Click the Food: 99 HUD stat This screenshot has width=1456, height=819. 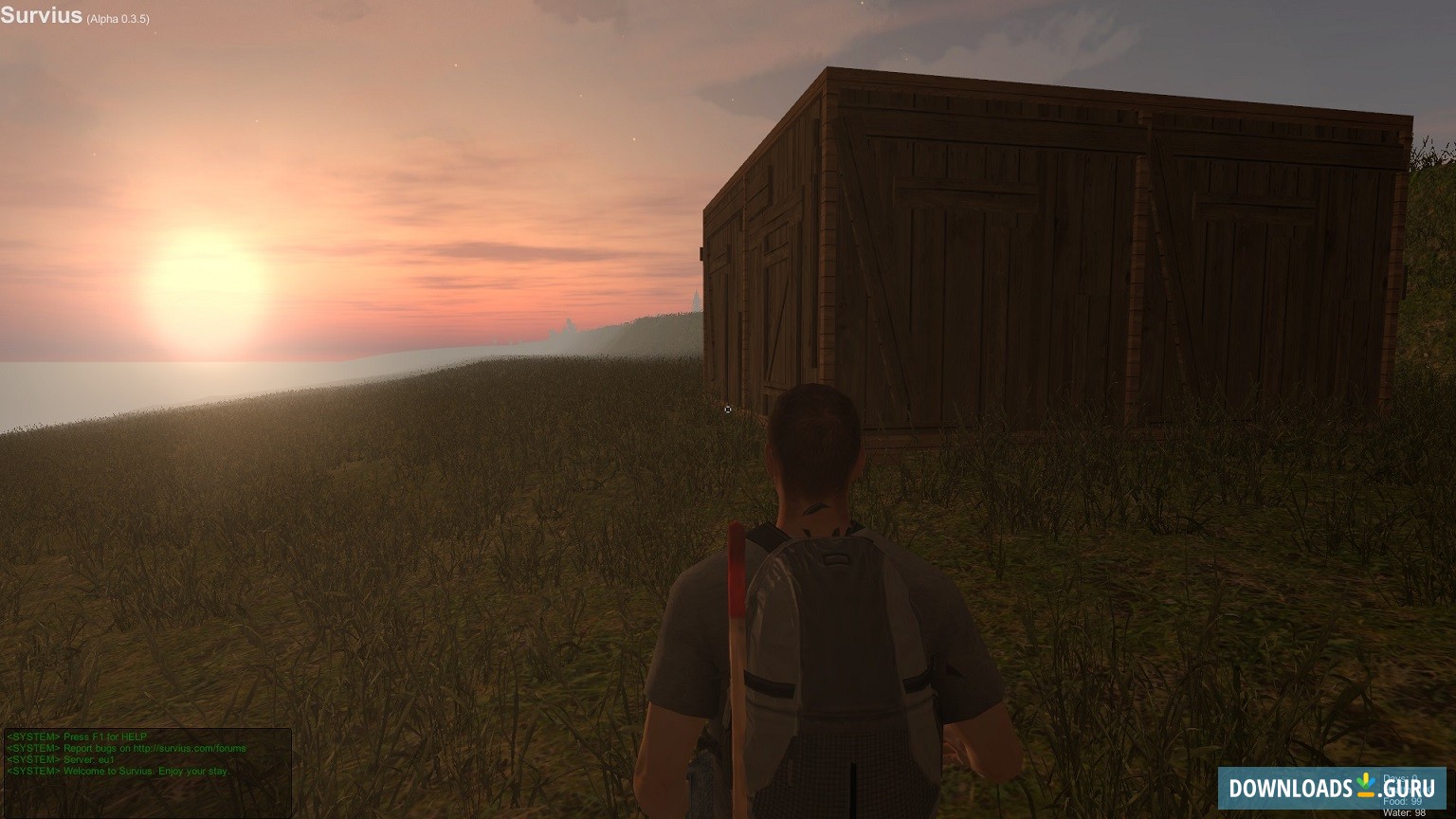coord(1402,802)
